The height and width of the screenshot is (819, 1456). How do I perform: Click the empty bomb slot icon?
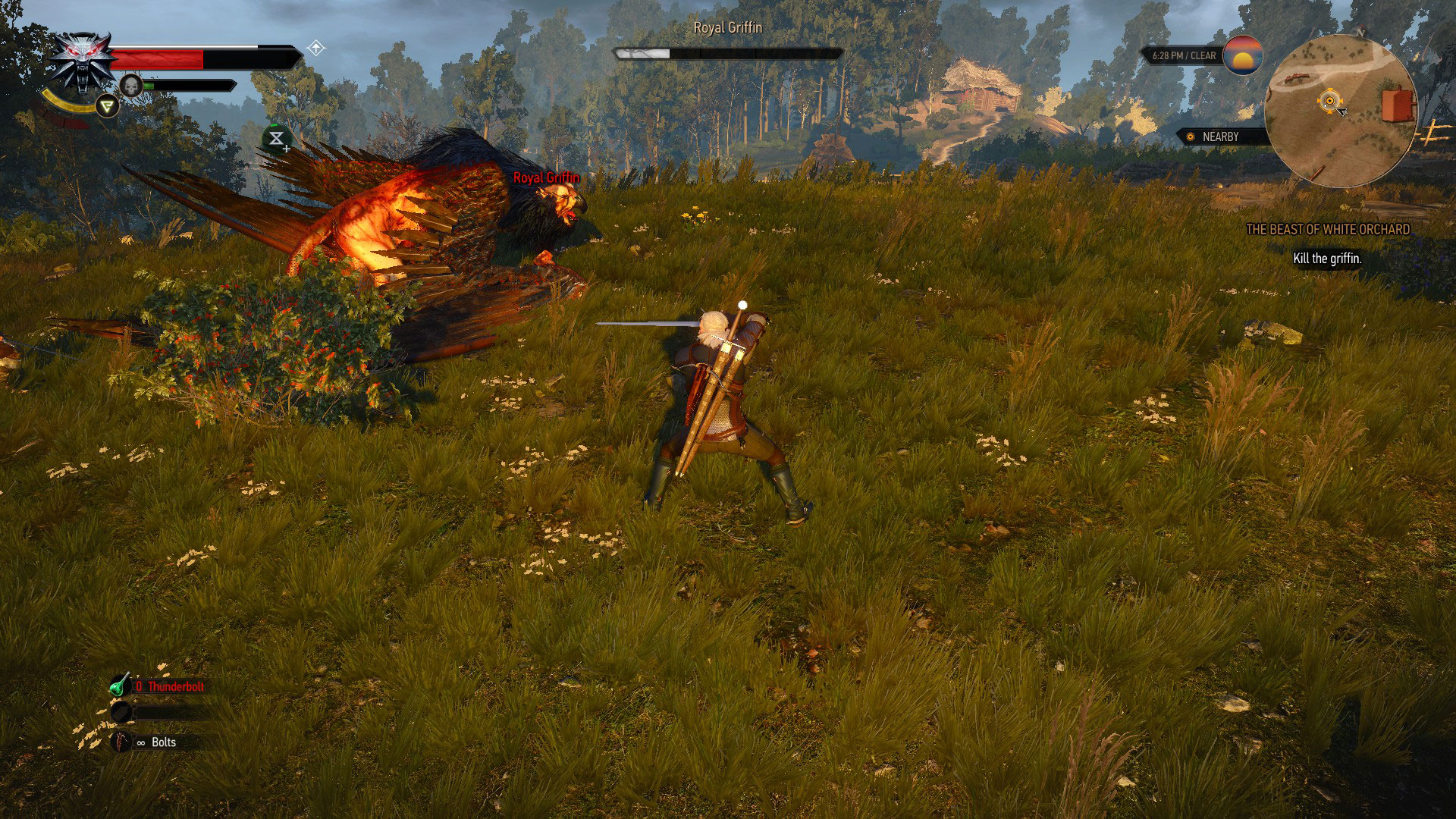[119, 713]
